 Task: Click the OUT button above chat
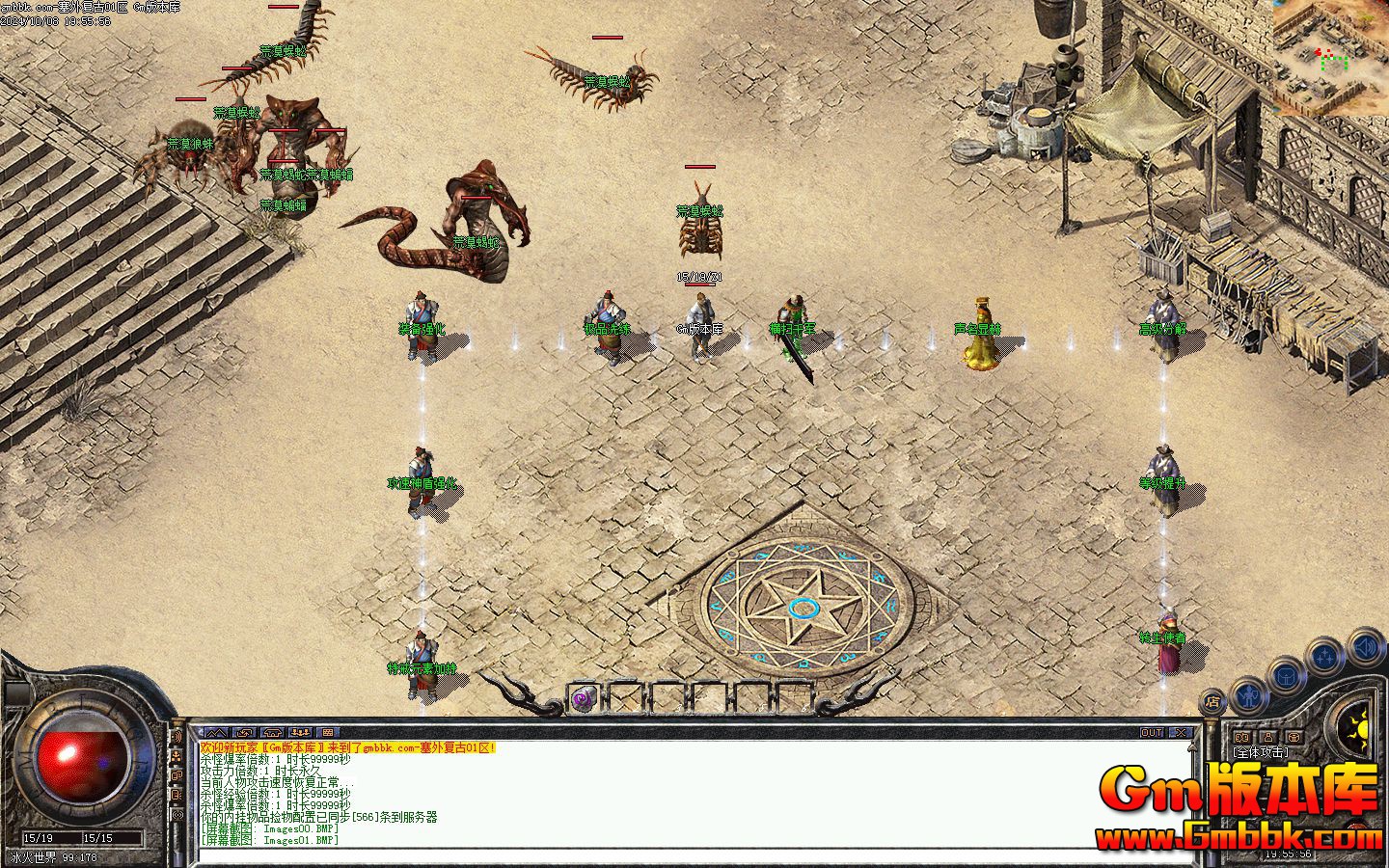(x=1152, y=733)
